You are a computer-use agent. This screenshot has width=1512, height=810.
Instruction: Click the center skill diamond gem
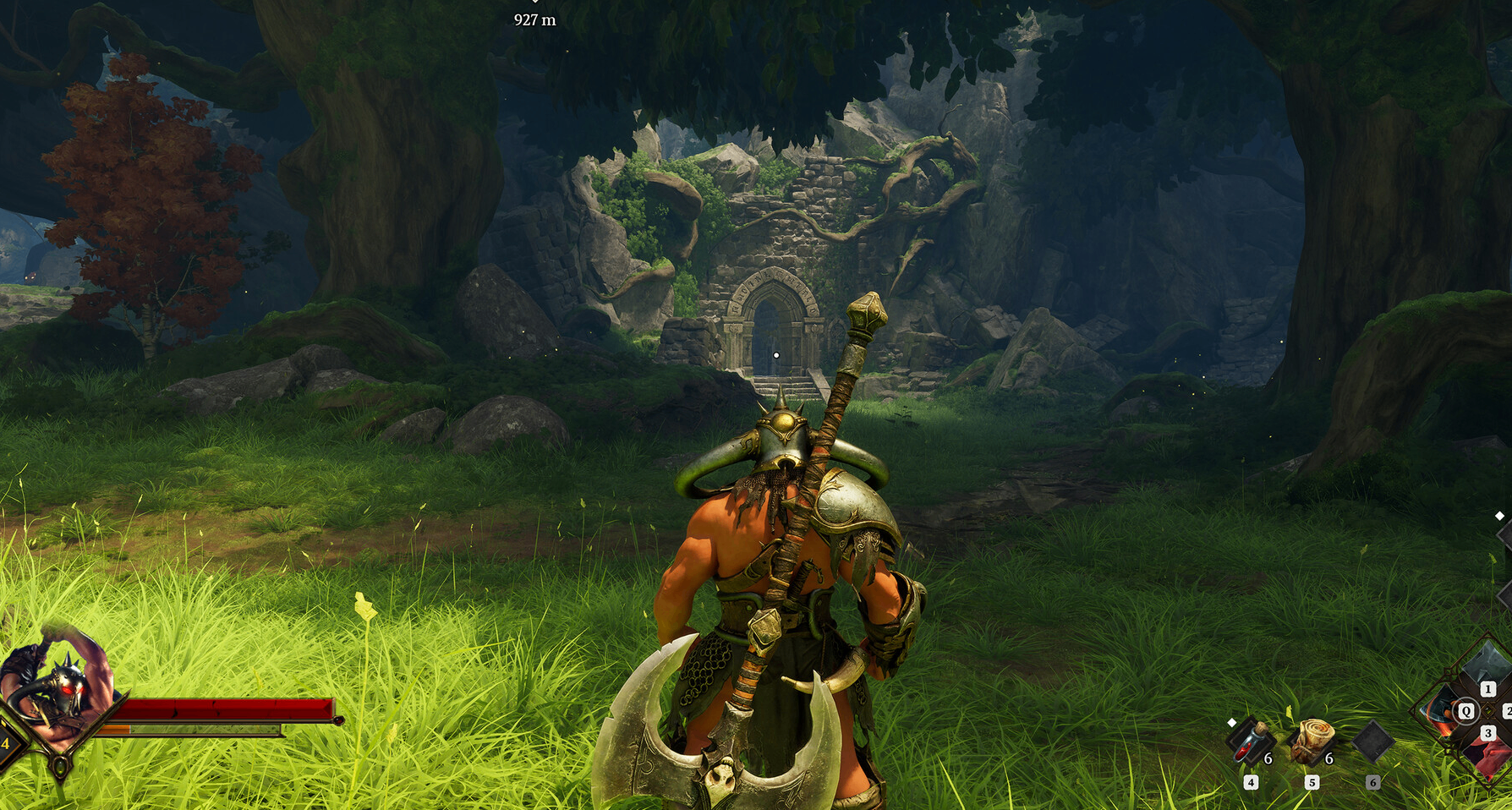coord(1488,711)
